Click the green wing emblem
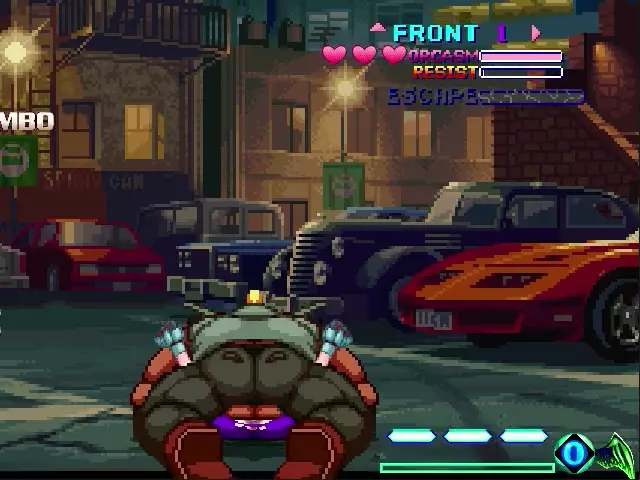This screenshot has height=480, width=640. (616, 455)
